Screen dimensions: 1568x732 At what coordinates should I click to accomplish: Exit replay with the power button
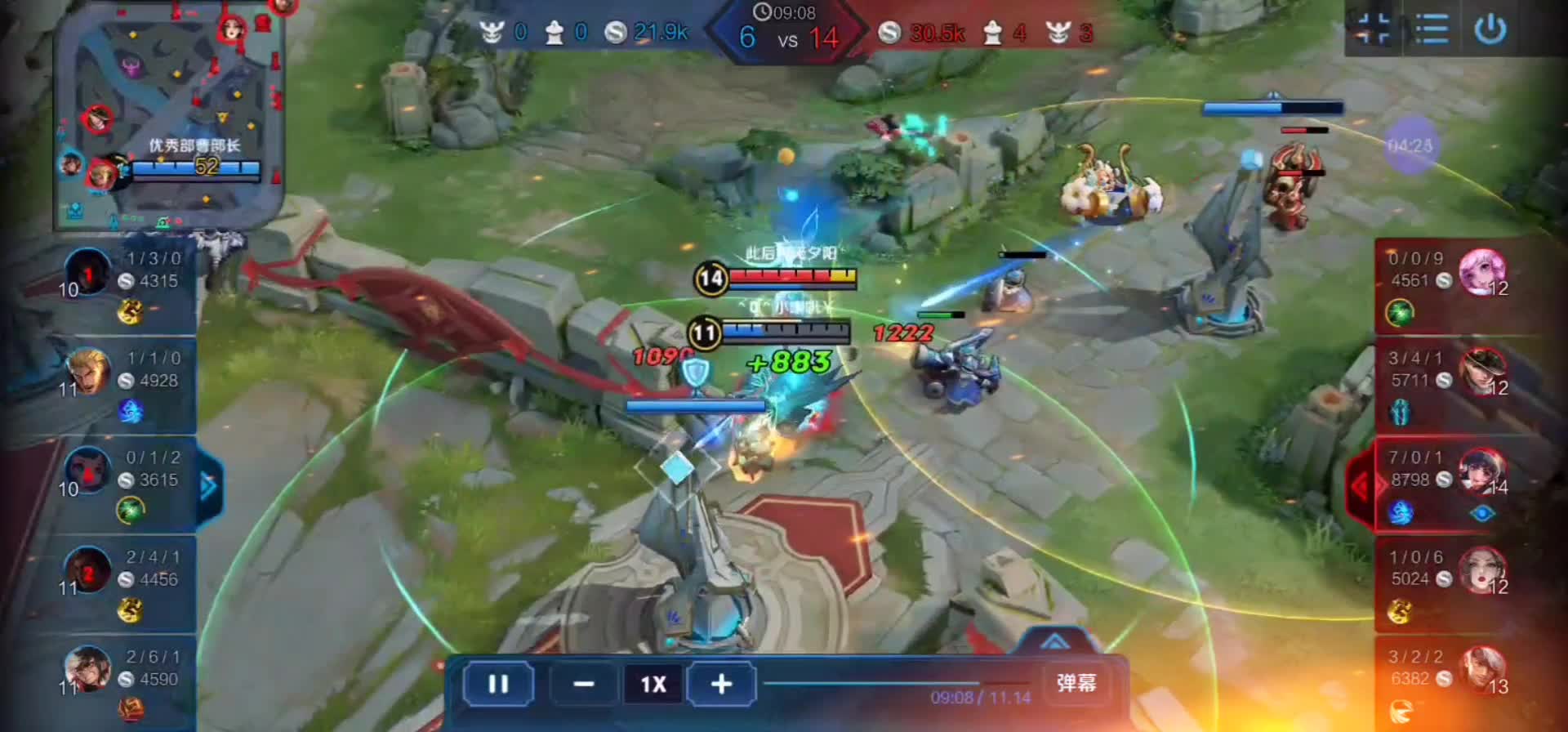pyautogui.click(x=1490, y=30)
